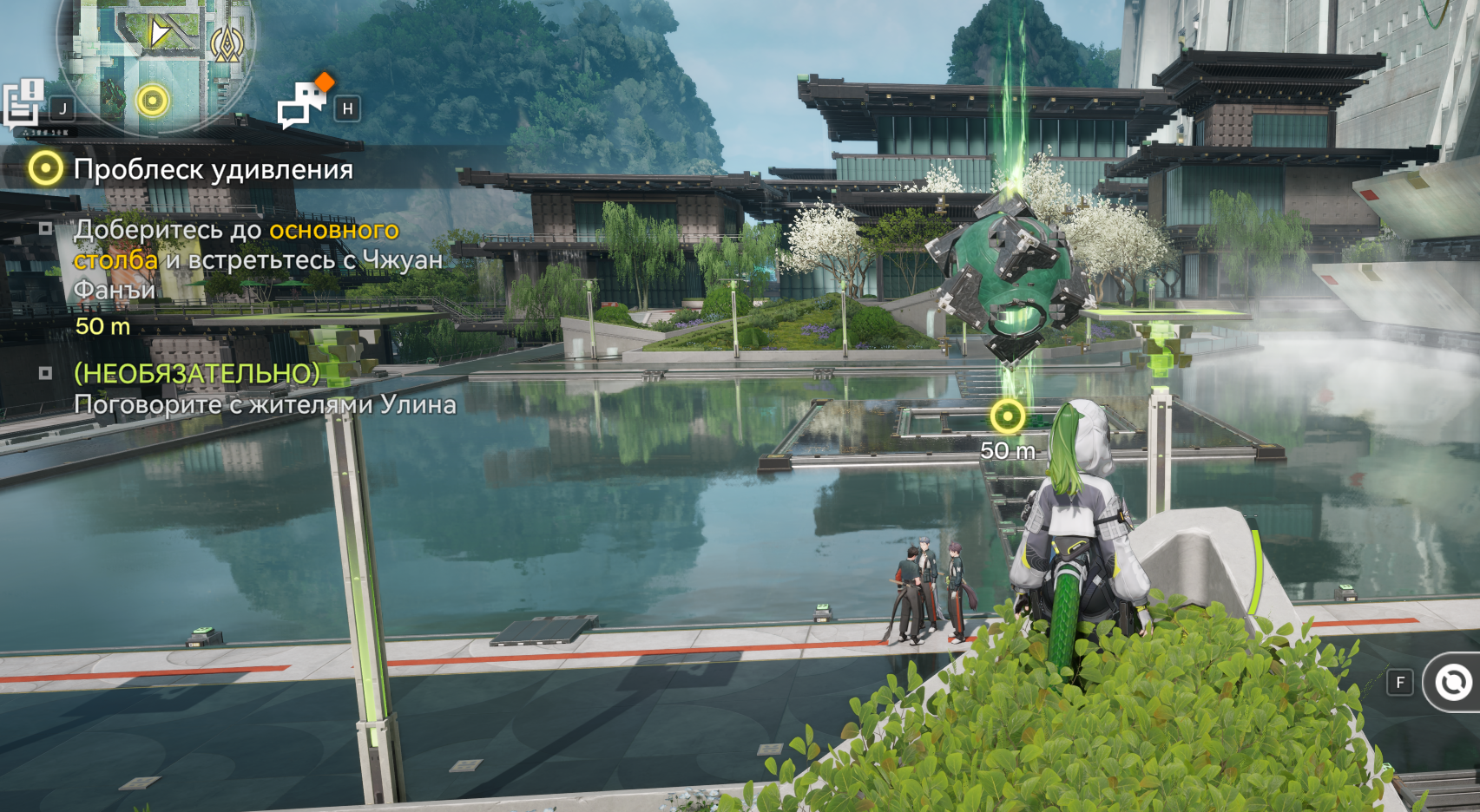Open the quest journal icon with exclamation mark
Screen dimensions: 1480x812
pyautogui.click(x=23, y=103)
